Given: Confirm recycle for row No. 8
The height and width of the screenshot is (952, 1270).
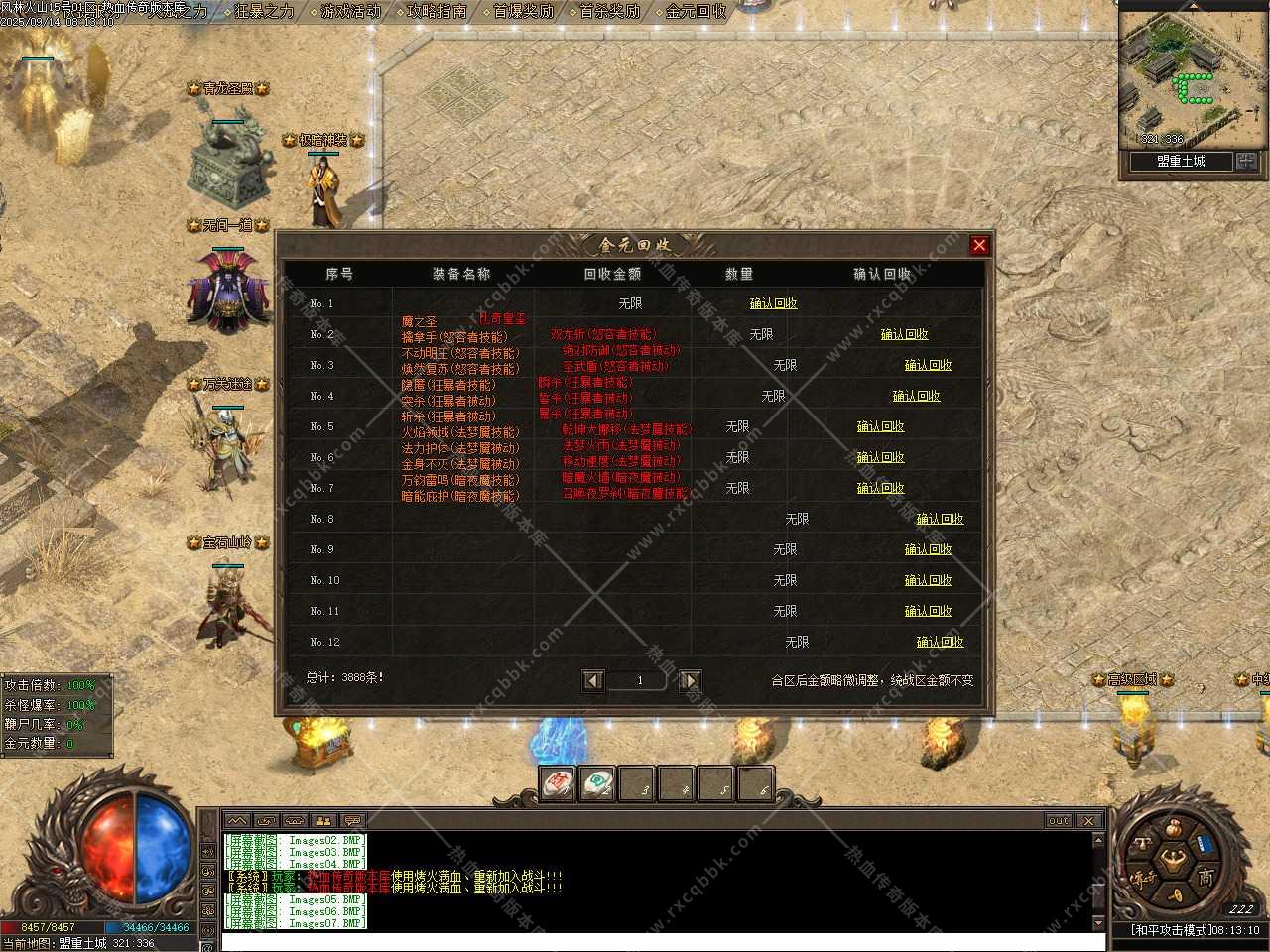Looking at the screenshot, I should [x=940, y=519].
